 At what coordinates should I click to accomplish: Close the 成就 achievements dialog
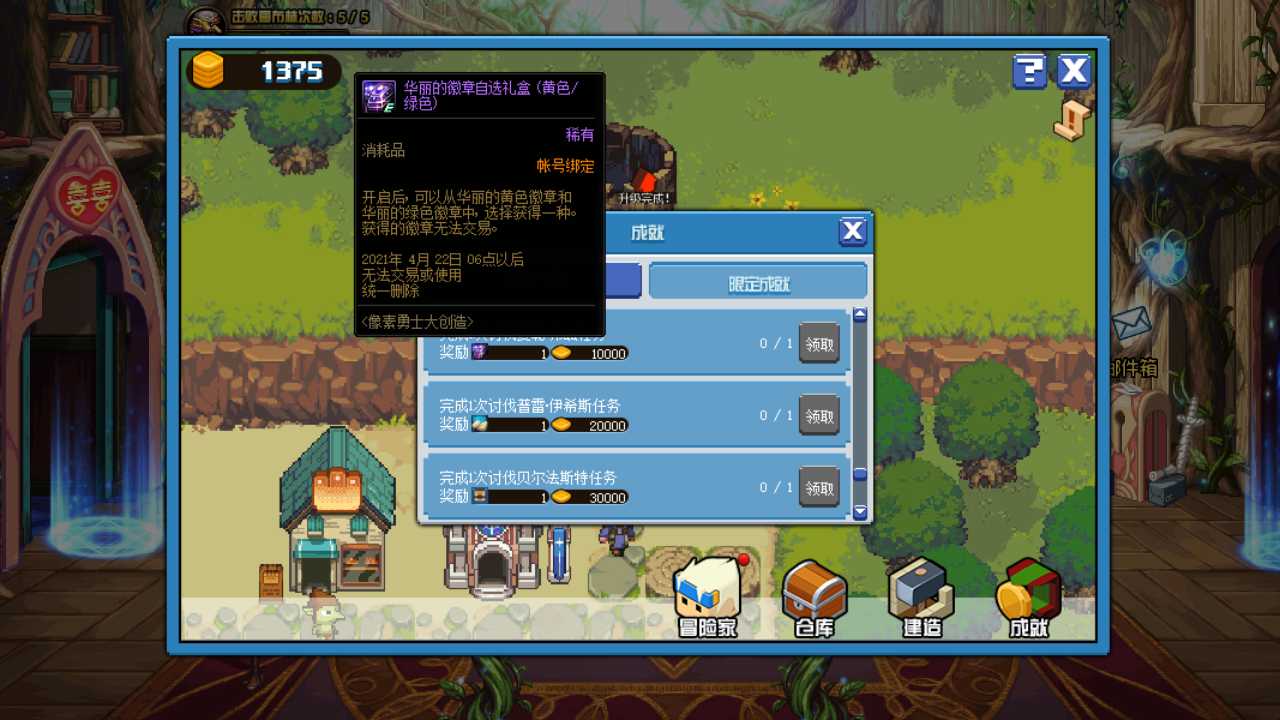point(852,232)
